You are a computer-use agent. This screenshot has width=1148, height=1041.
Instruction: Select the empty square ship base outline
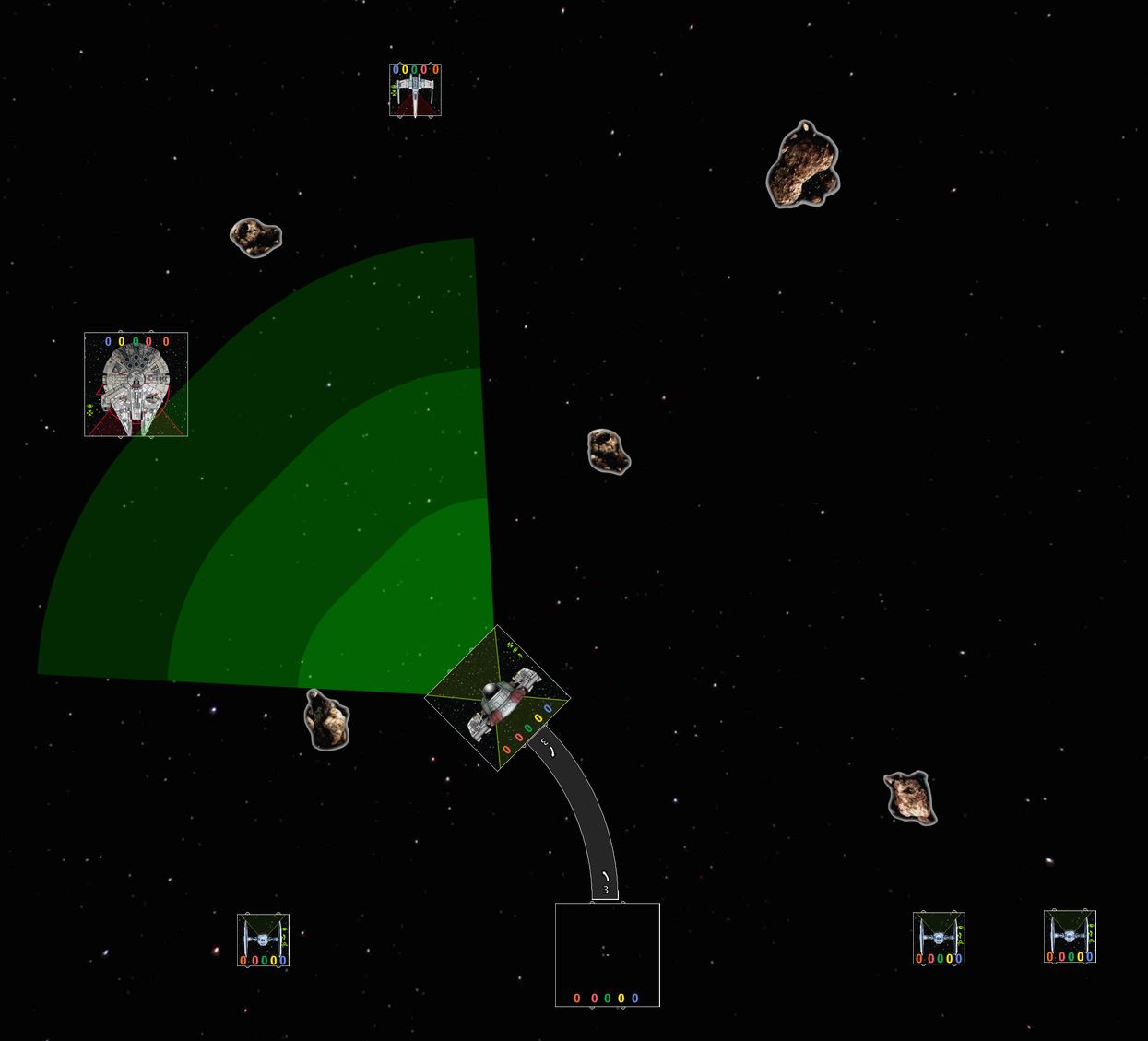tap(607, 954)
